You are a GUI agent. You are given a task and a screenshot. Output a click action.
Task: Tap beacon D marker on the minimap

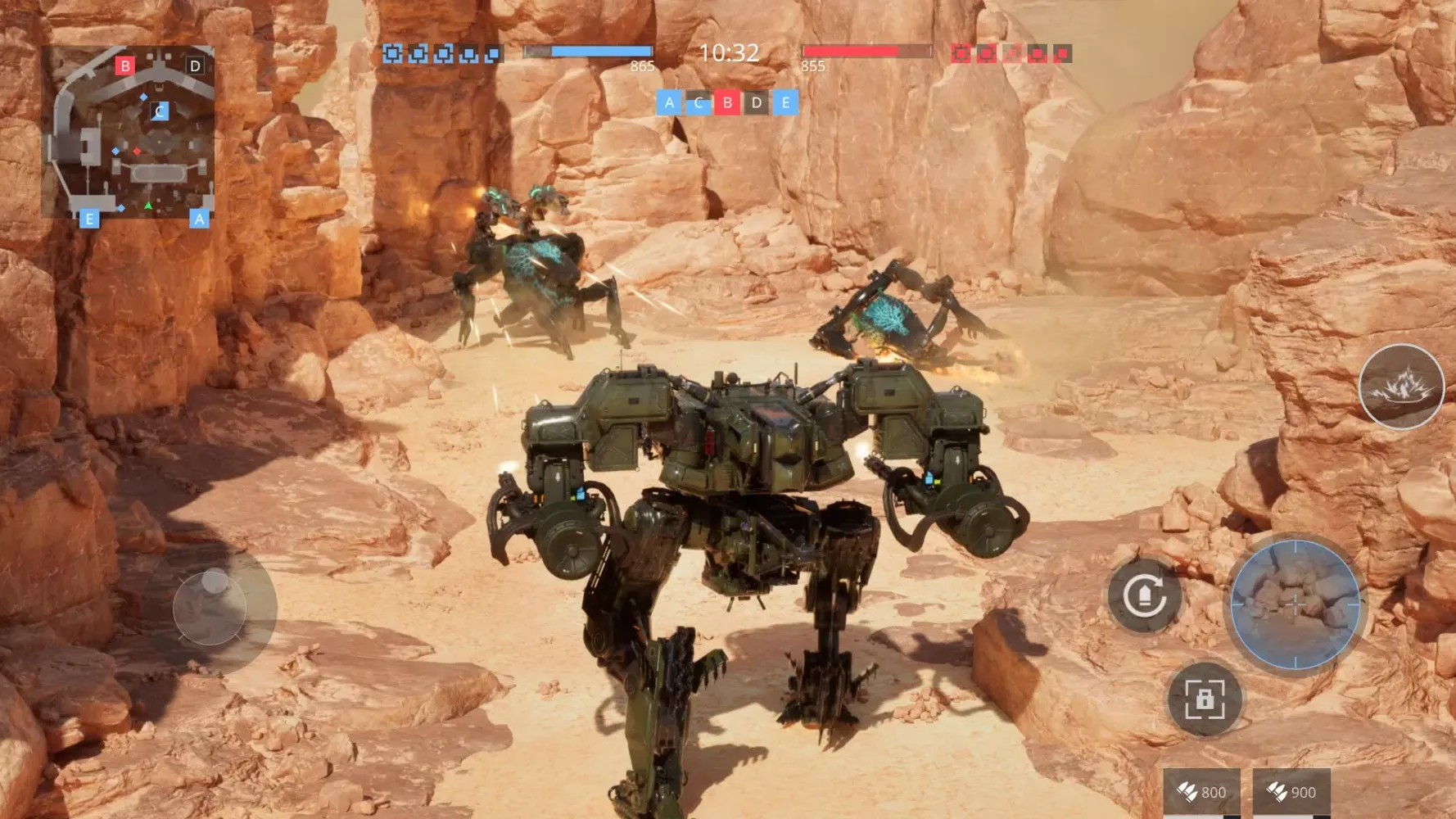tap(194, 64)
